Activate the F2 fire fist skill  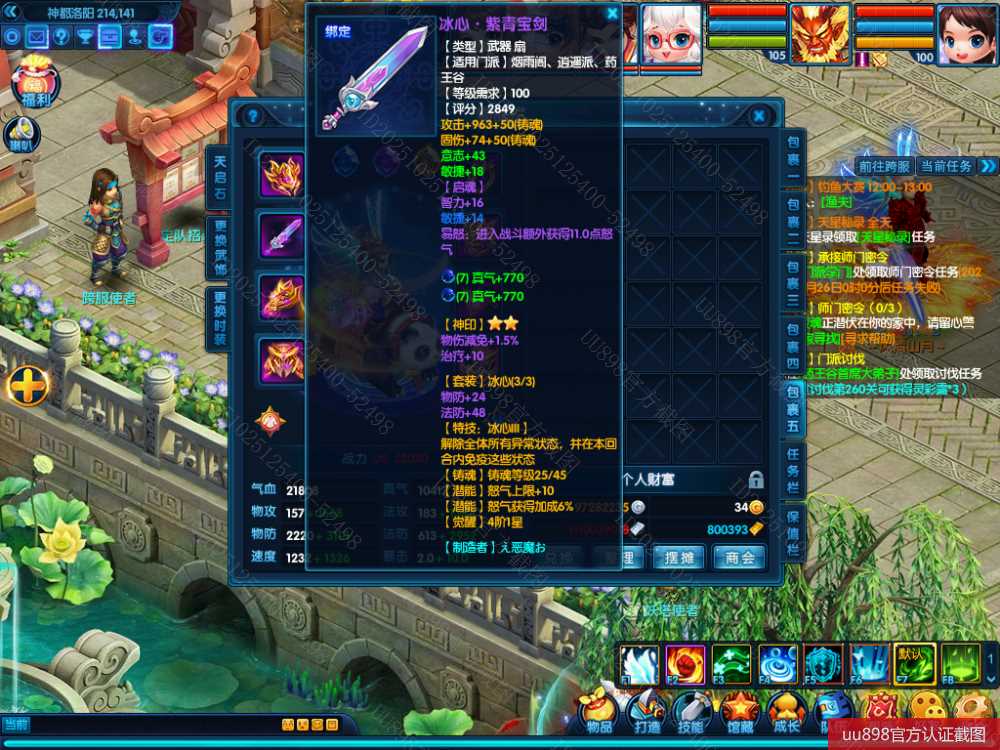pos(685,664)
